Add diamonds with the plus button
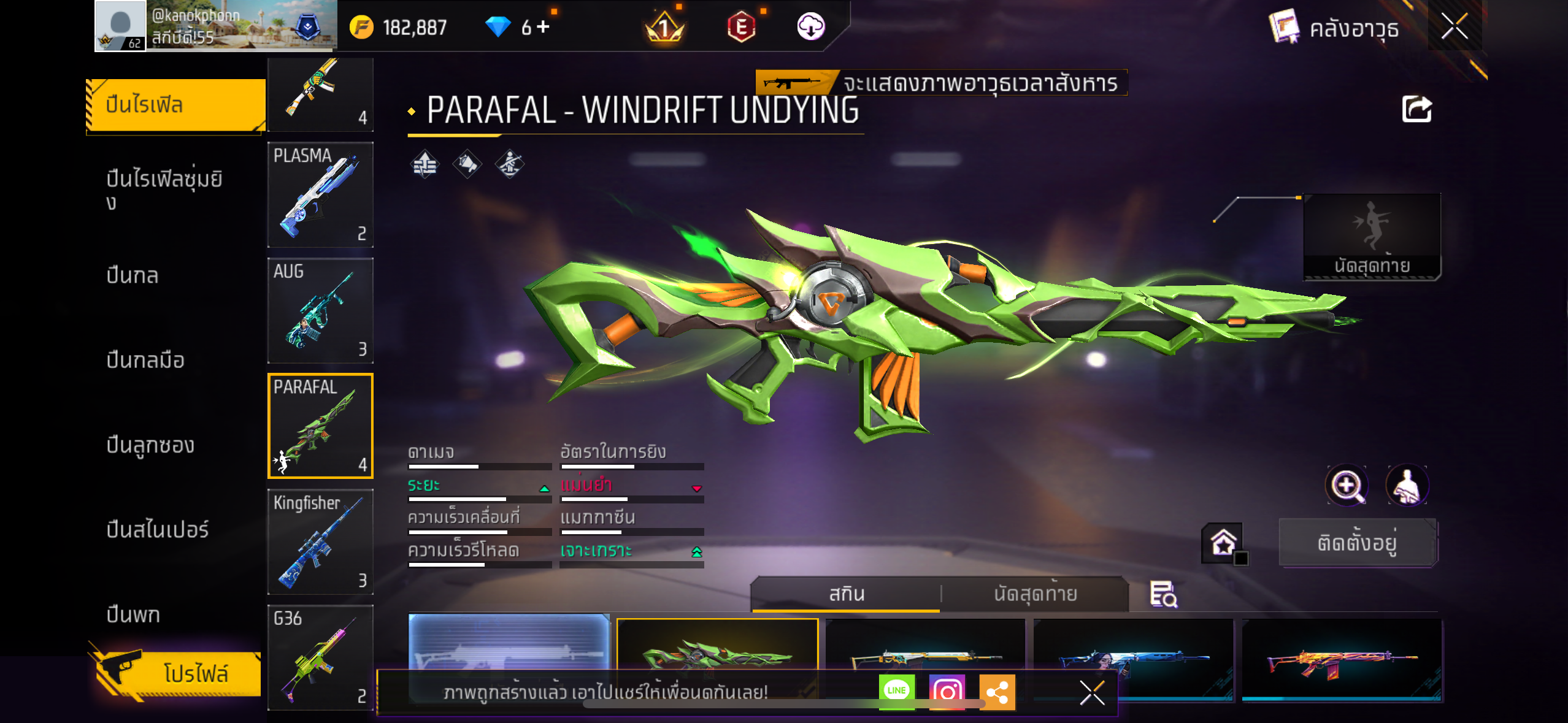 tap(544, 27)
